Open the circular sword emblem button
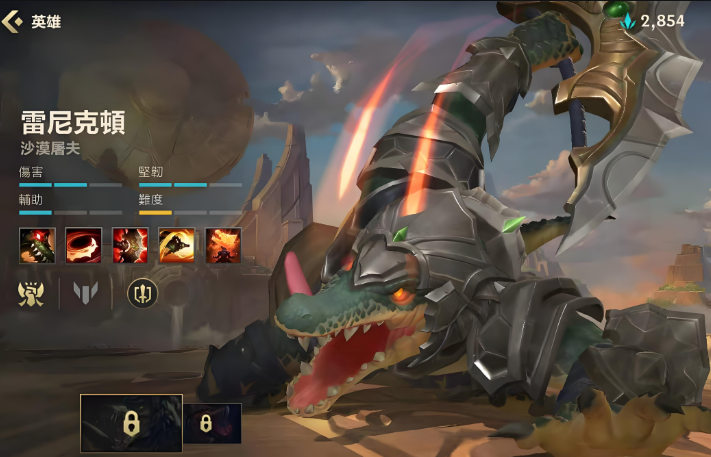 [142, 293]
